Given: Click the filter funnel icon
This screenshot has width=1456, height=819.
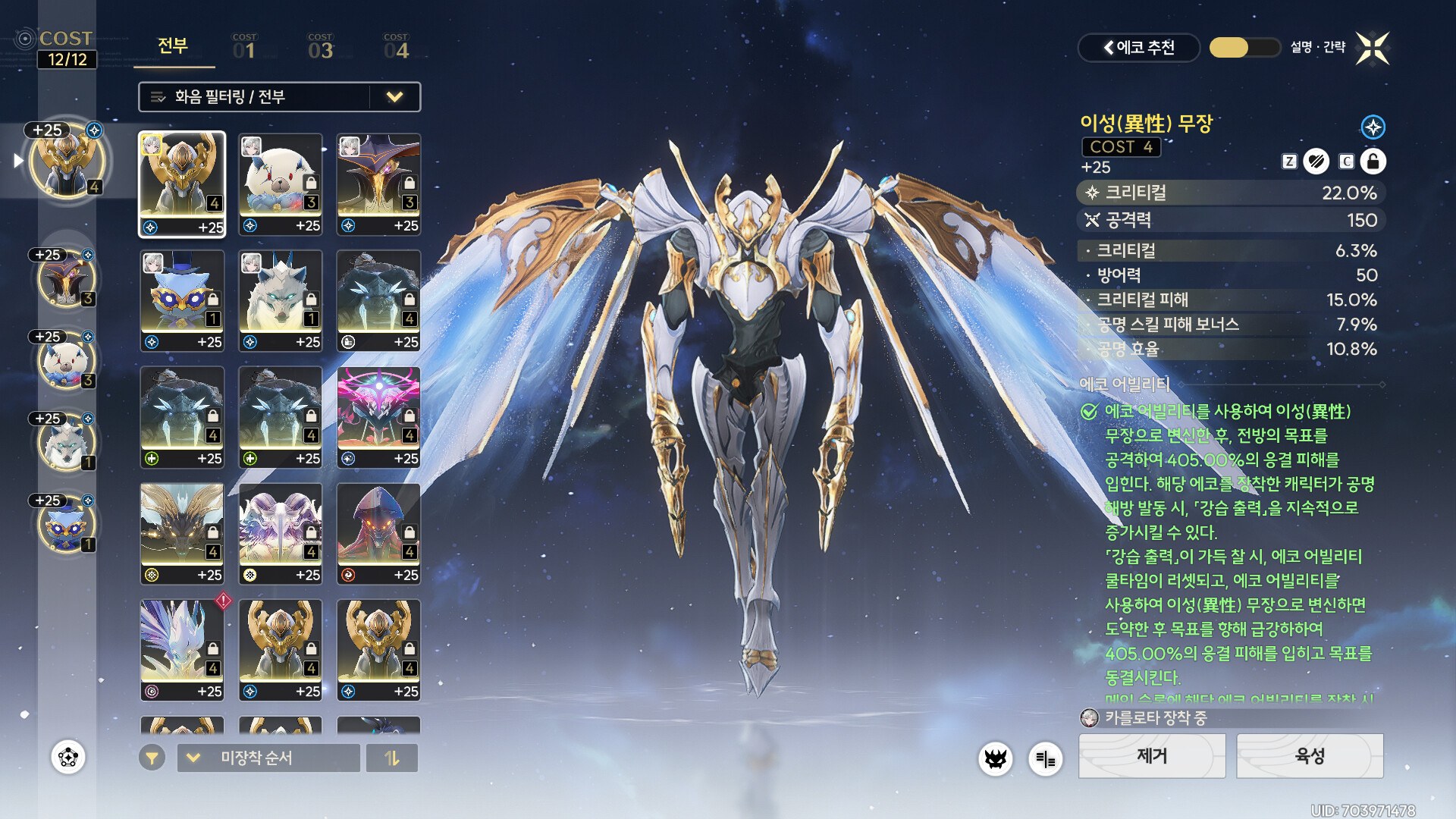Looking at the screenshot, I should tap(152, 758).
